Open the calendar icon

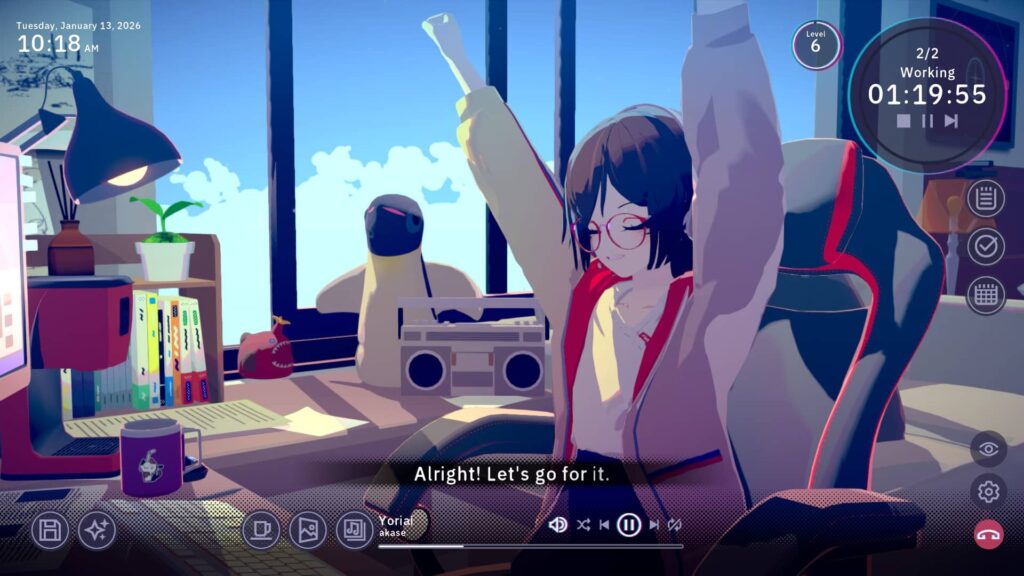tap(986, 295)
